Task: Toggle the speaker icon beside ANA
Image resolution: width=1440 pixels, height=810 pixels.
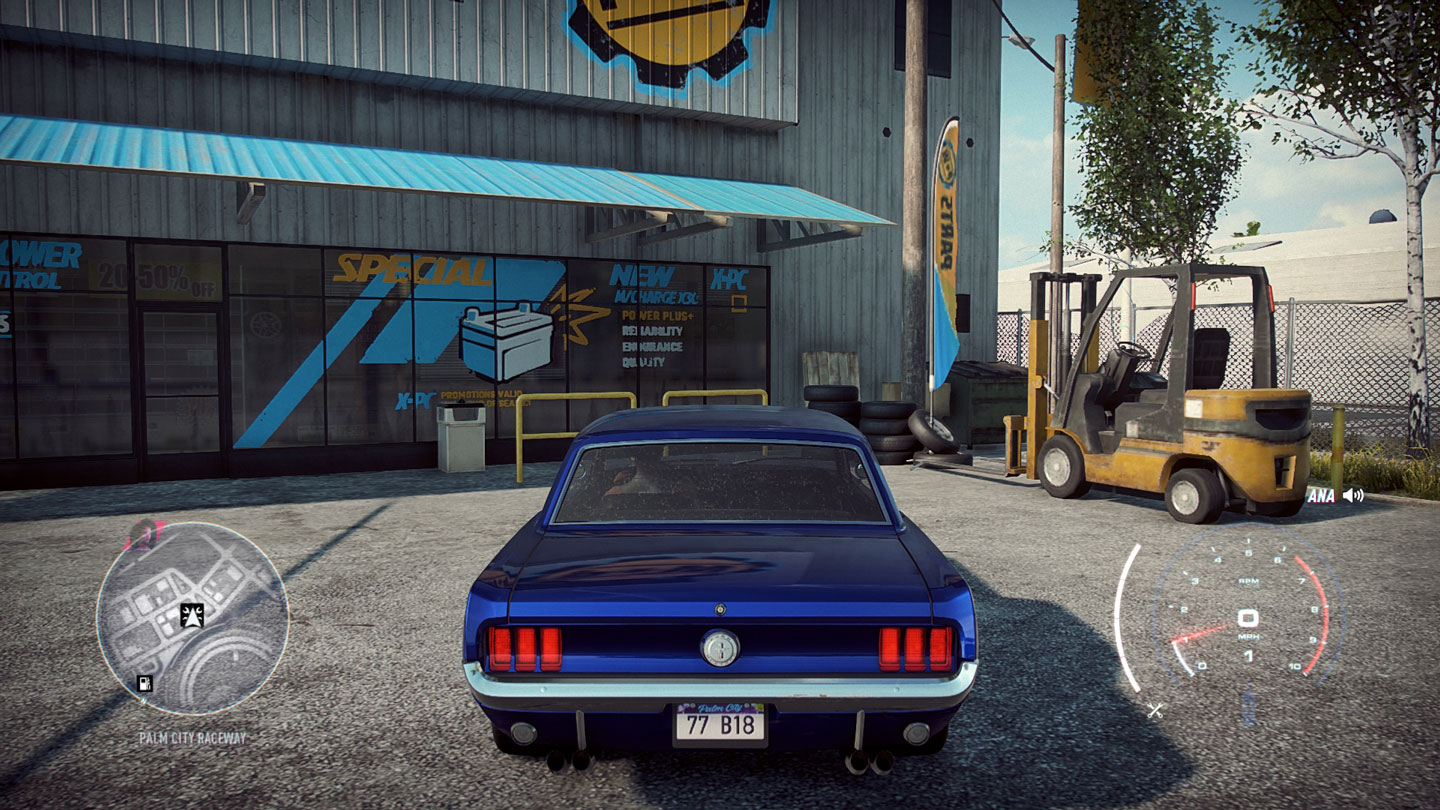Action: tap(1353, 494)
